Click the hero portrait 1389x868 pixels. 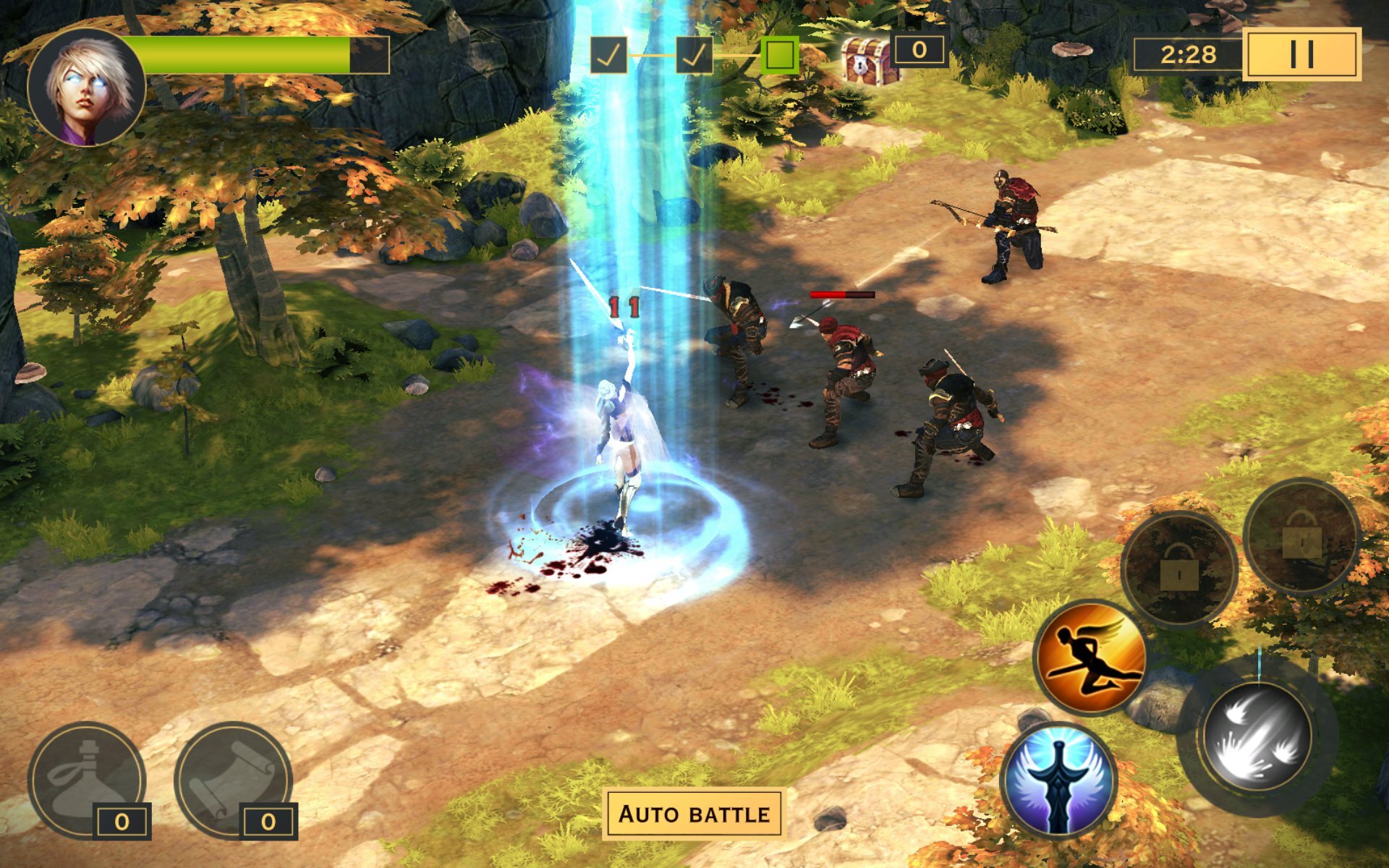(87, 87)
